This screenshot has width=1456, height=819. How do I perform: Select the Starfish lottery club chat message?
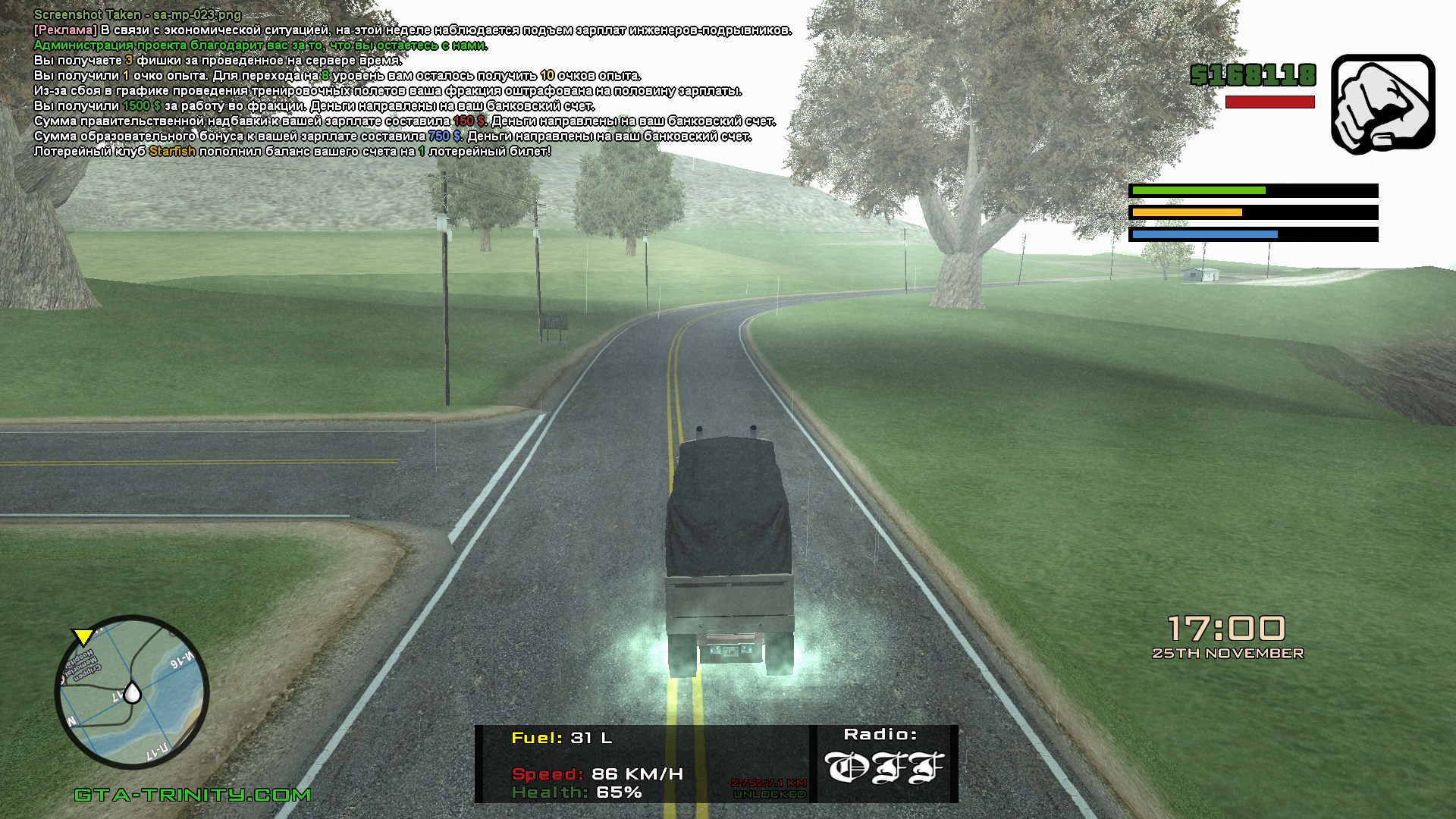point(292,152)
